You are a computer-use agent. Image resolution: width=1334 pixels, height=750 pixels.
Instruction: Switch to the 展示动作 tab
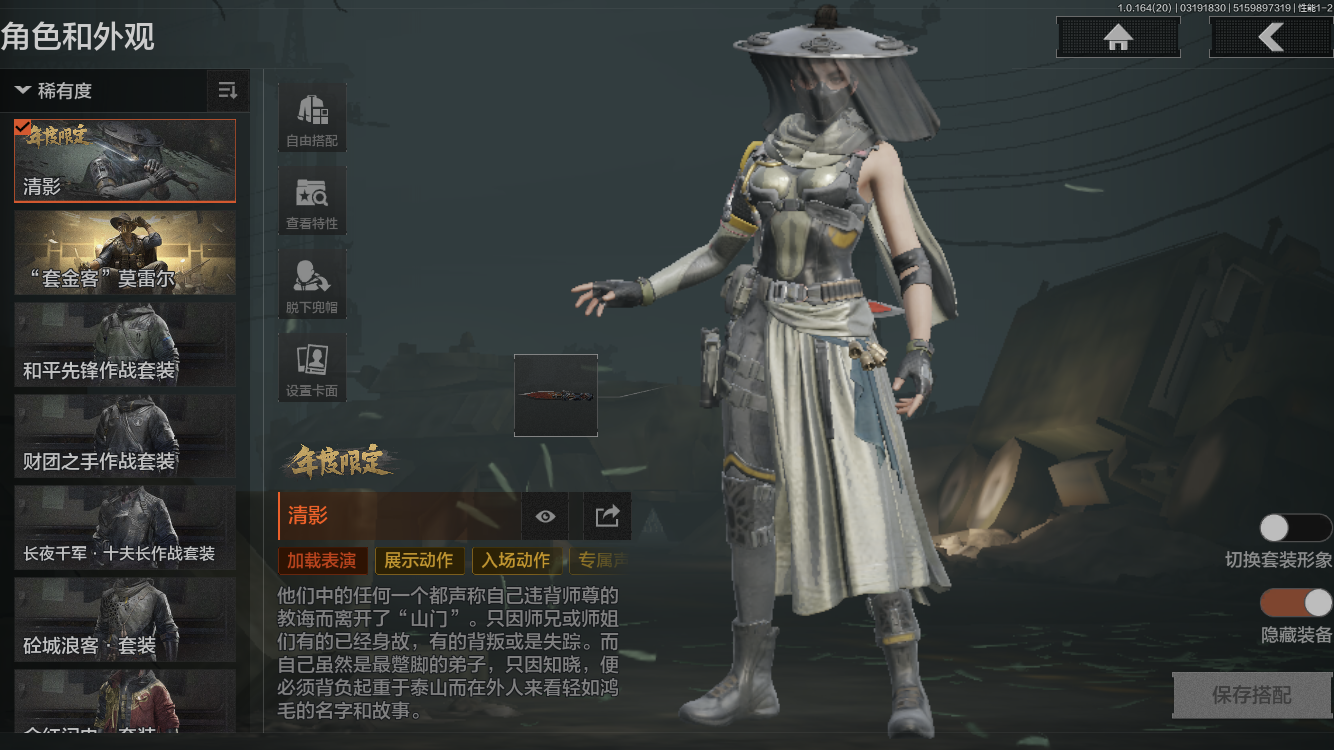pos(419,560)
